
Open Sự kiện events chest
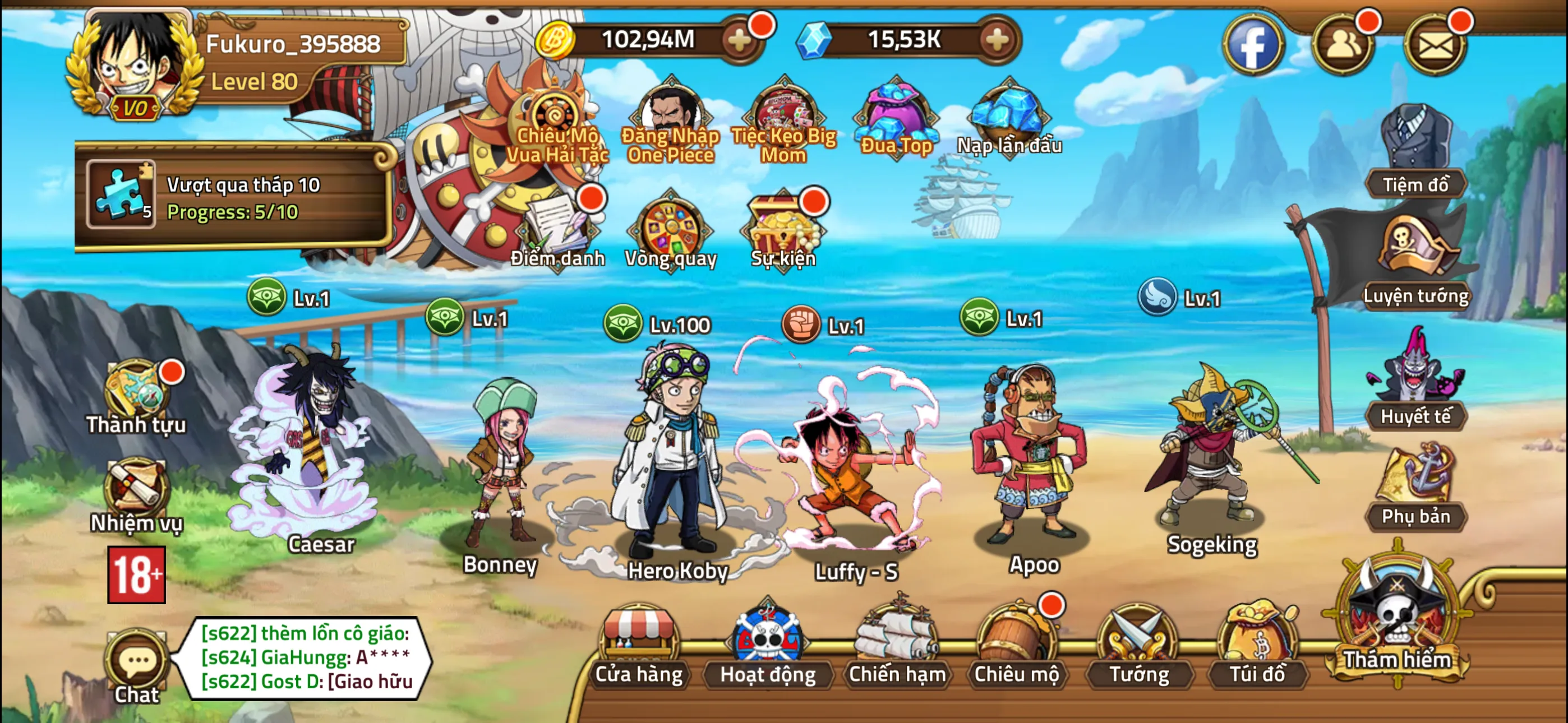(783, 231)
